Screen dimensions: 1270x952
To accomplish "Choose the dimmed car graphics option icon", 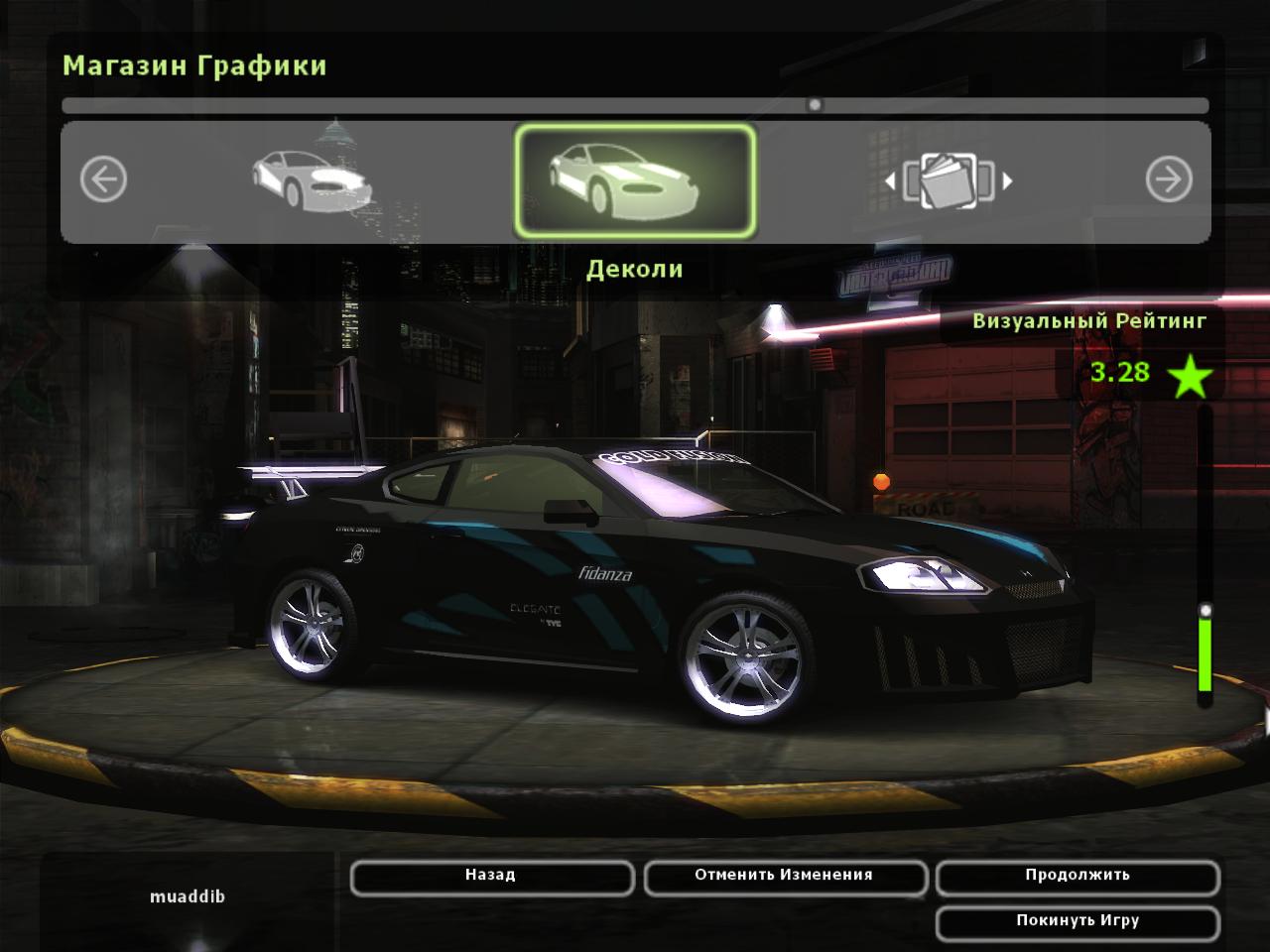I will 310,180.
